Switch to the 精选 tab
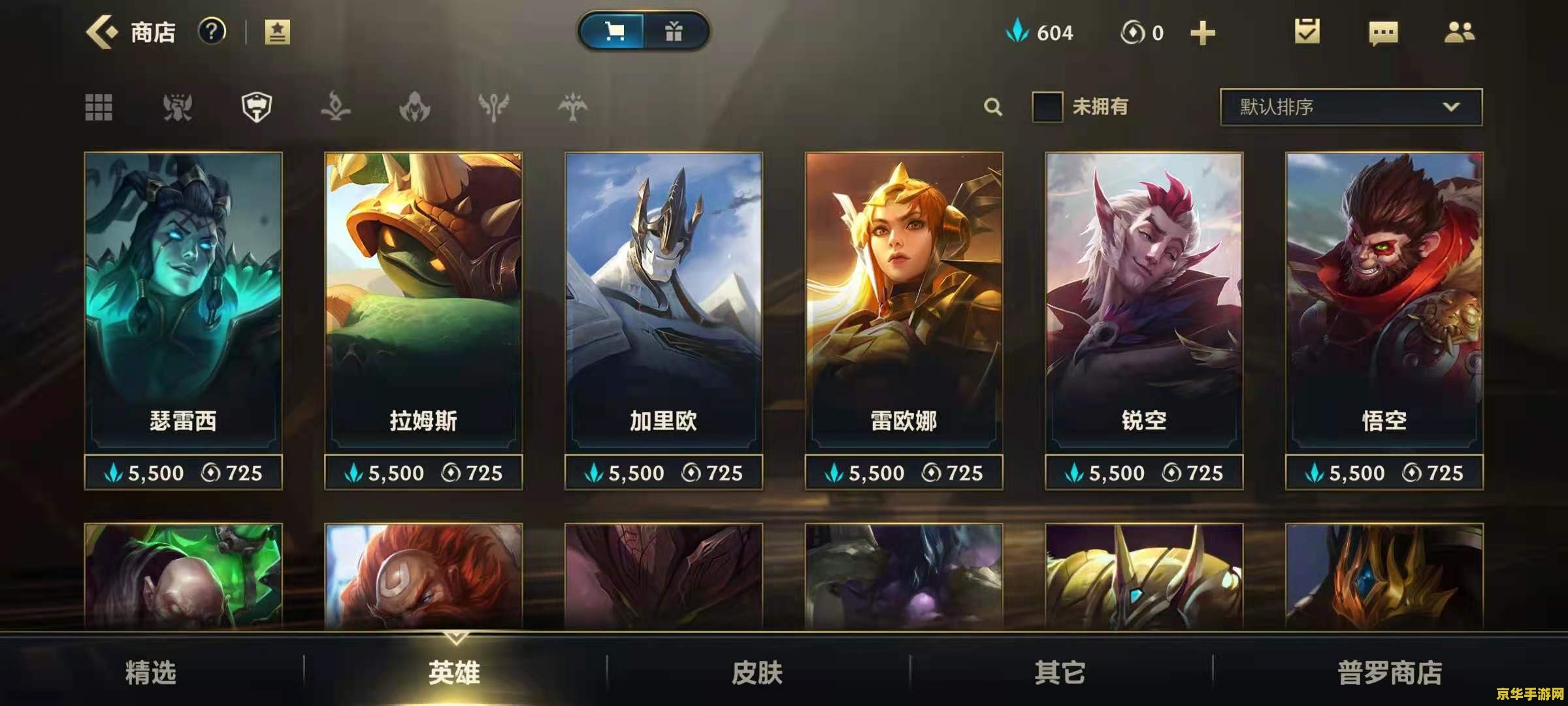 coord(151,672)
